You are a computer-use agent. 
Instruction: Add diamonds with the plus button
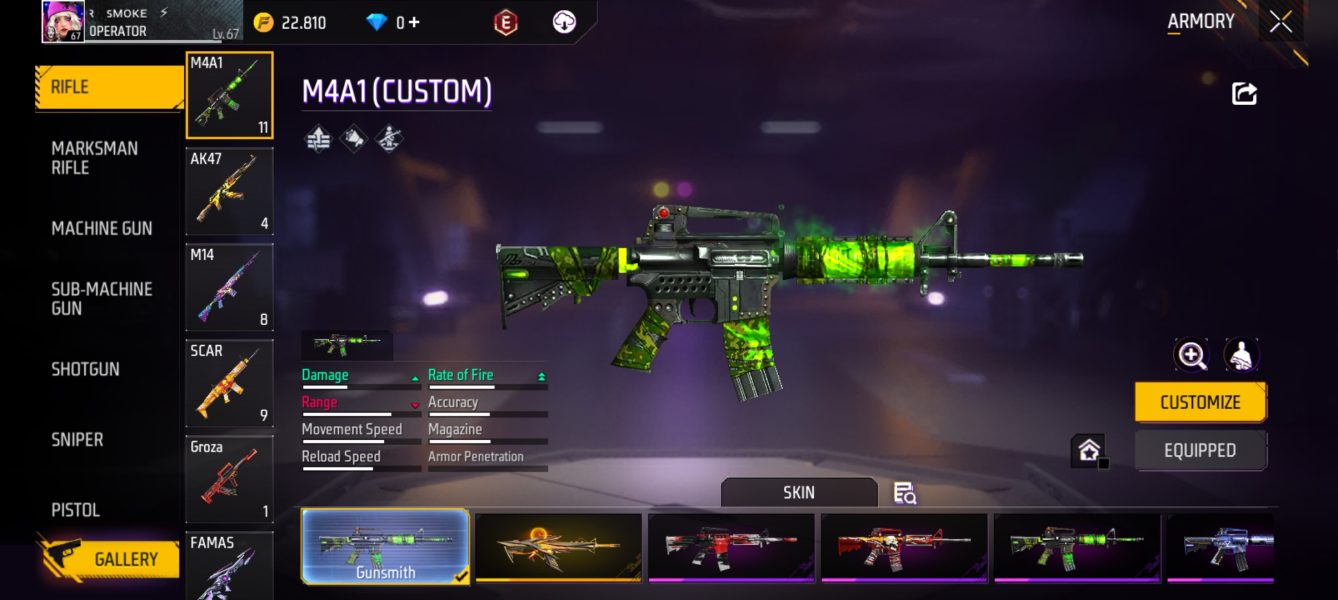[414, 22]
